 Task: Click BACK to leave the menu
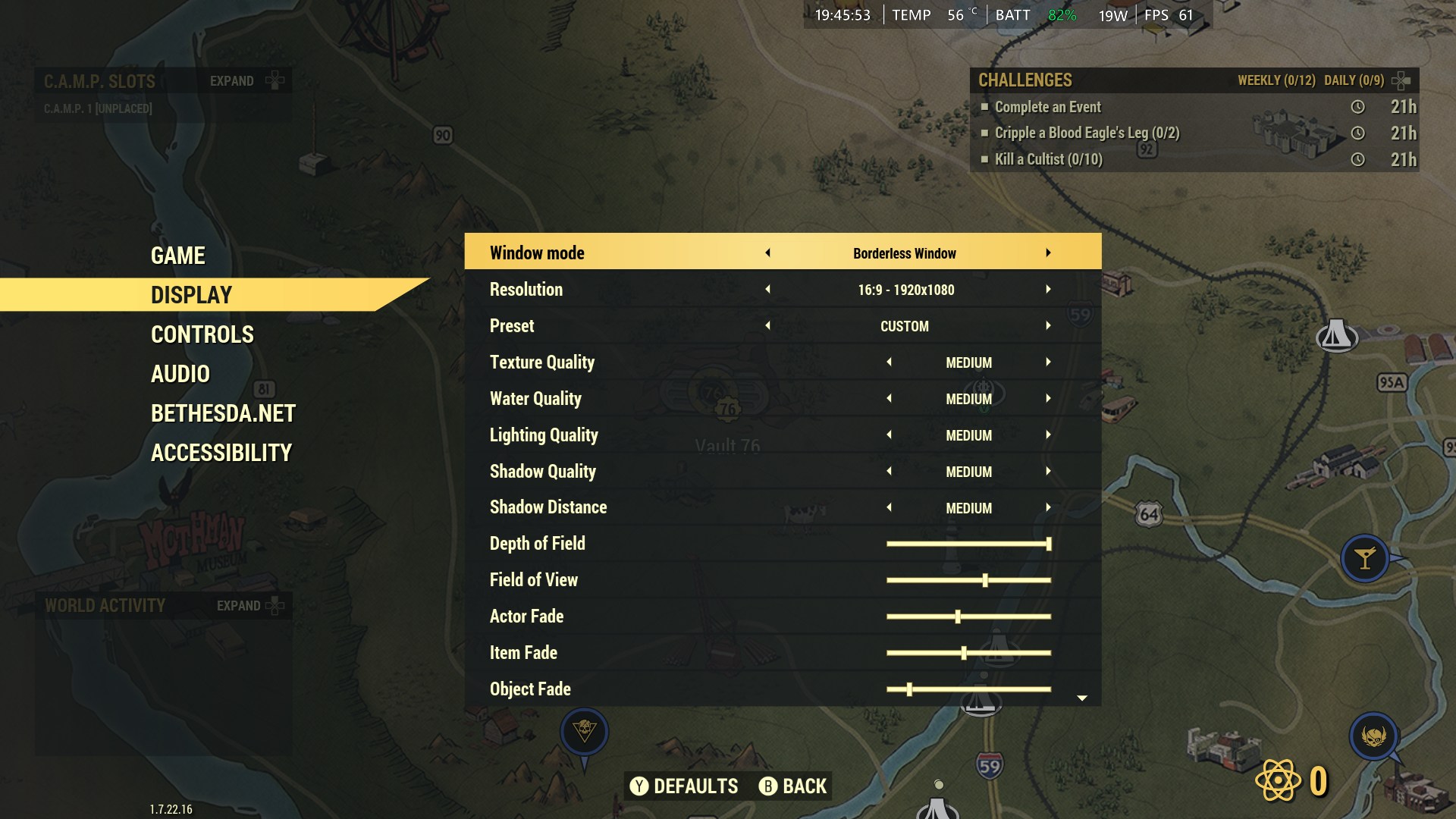794,786
